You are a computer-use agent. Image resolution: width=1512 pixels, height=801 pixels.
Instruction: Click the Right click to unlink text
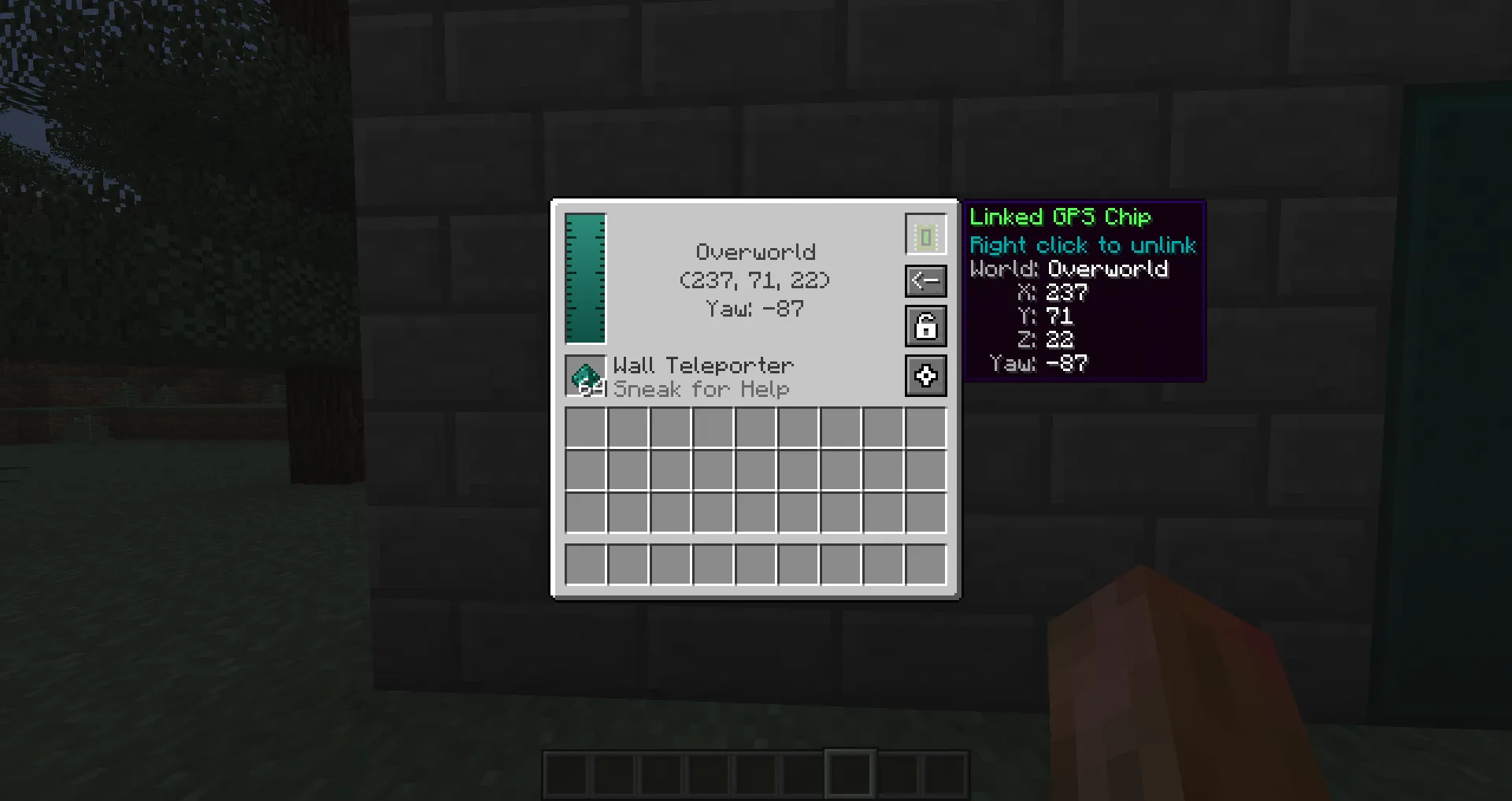[x=1082, y=245]
